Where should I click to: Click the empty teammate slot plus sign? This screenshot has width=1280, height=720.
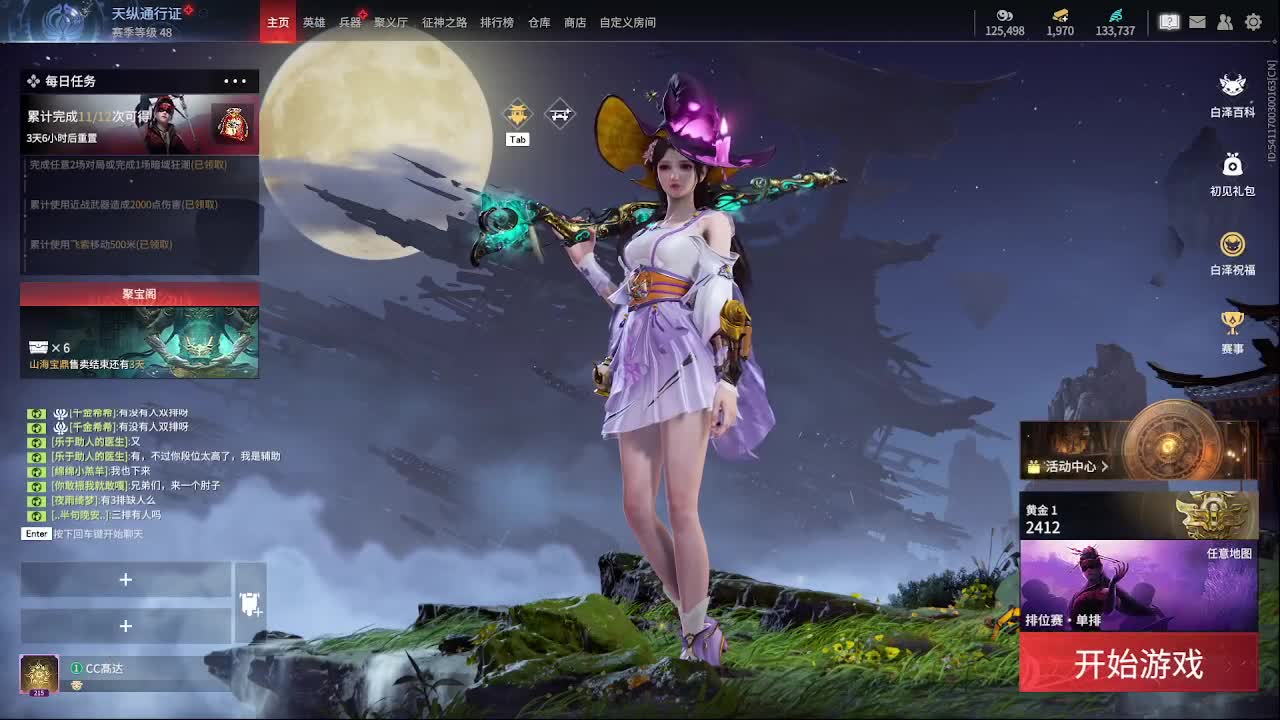[x=126, y=579]
